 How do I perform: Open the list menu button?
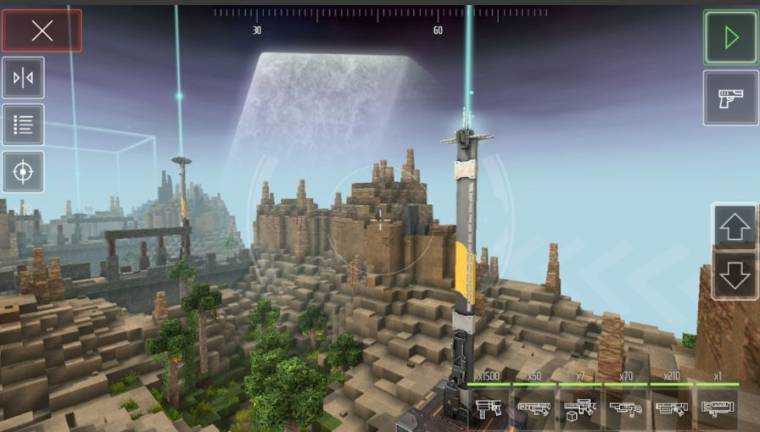click(23, 125)
